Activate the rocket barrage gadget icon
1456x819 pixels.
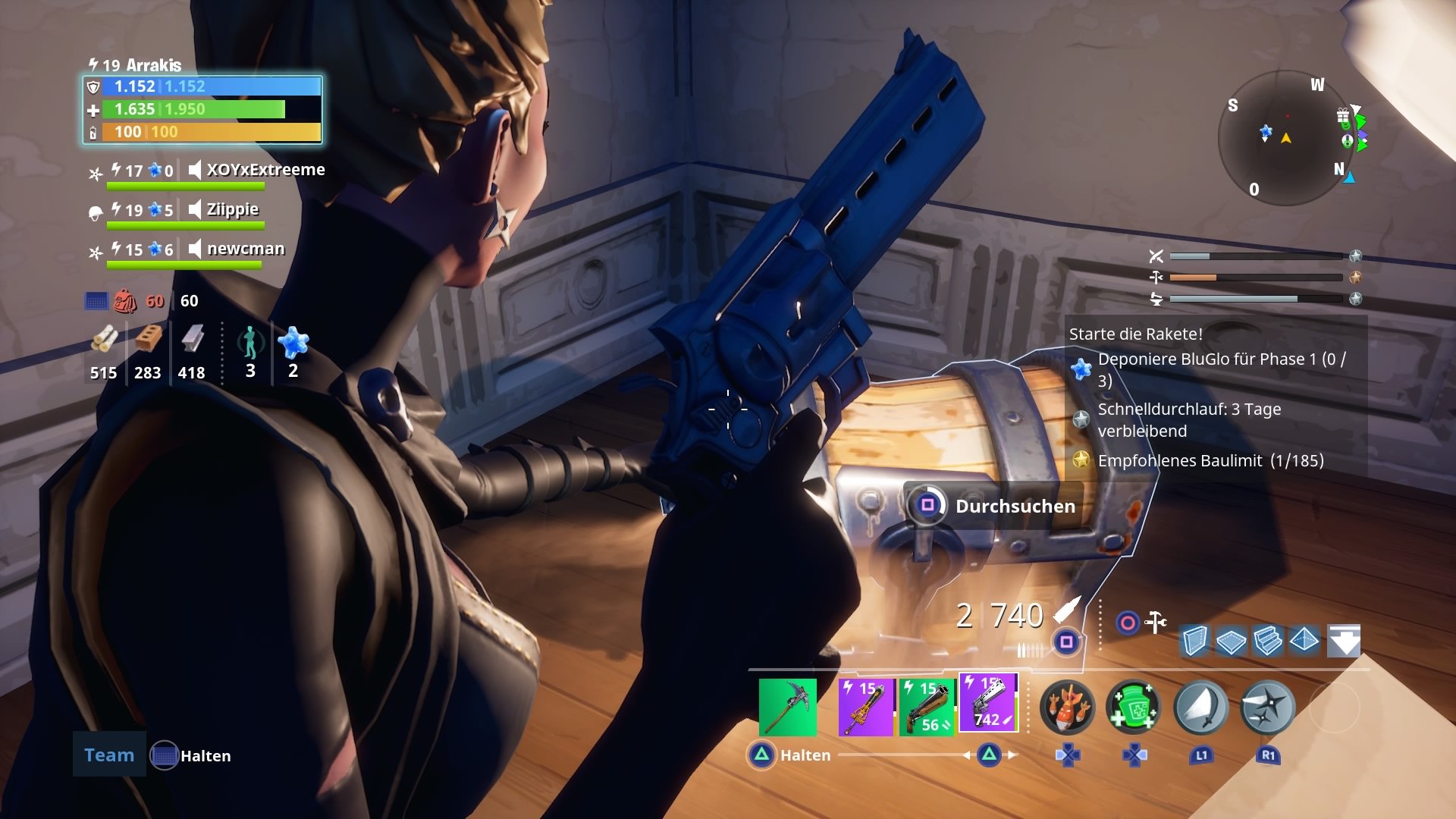point(1069,706)
